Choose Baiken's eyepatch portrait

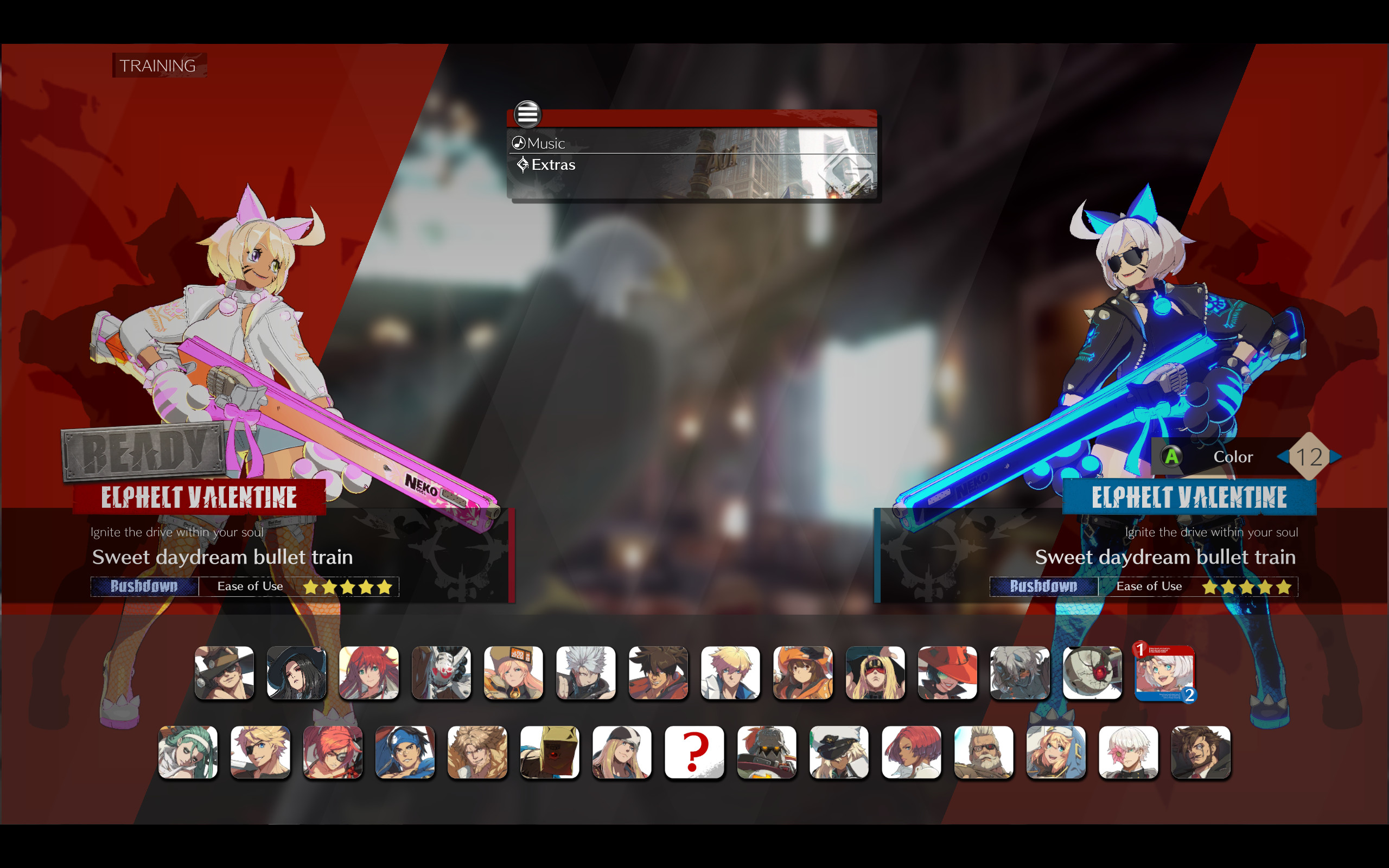point(333,753)
